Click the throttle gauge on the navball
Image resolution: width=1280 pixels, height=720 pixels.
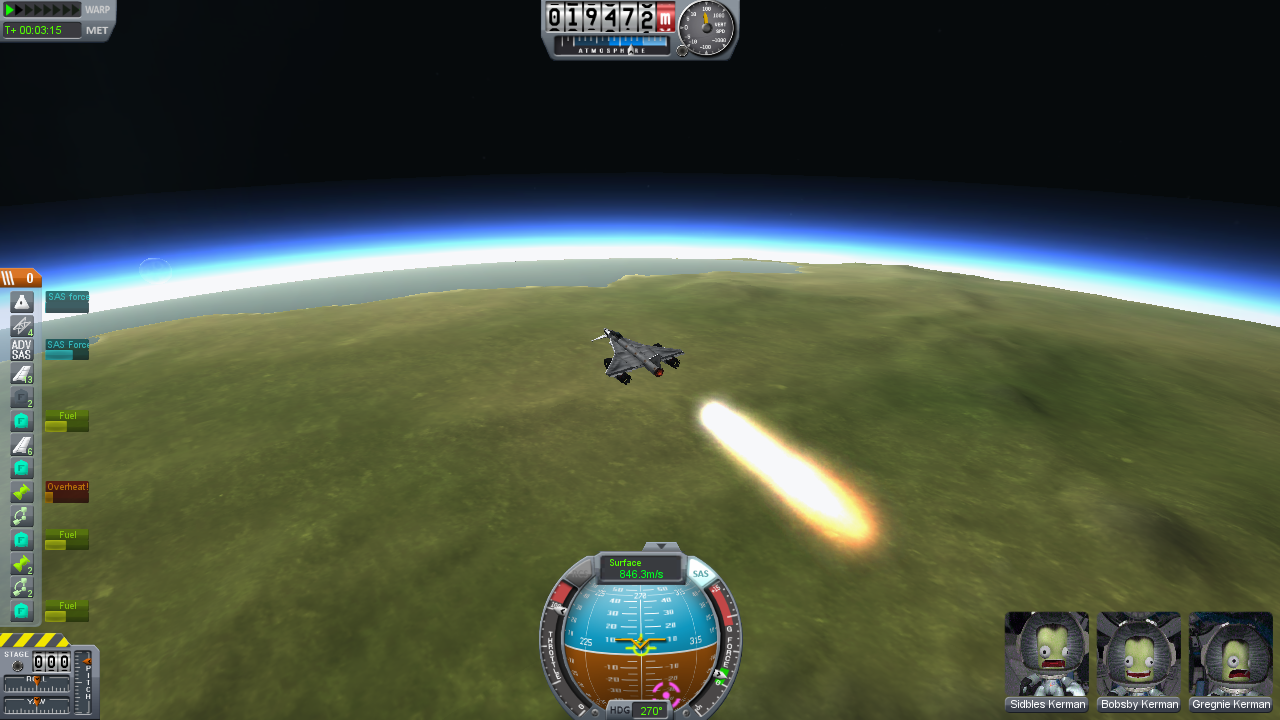554,649
